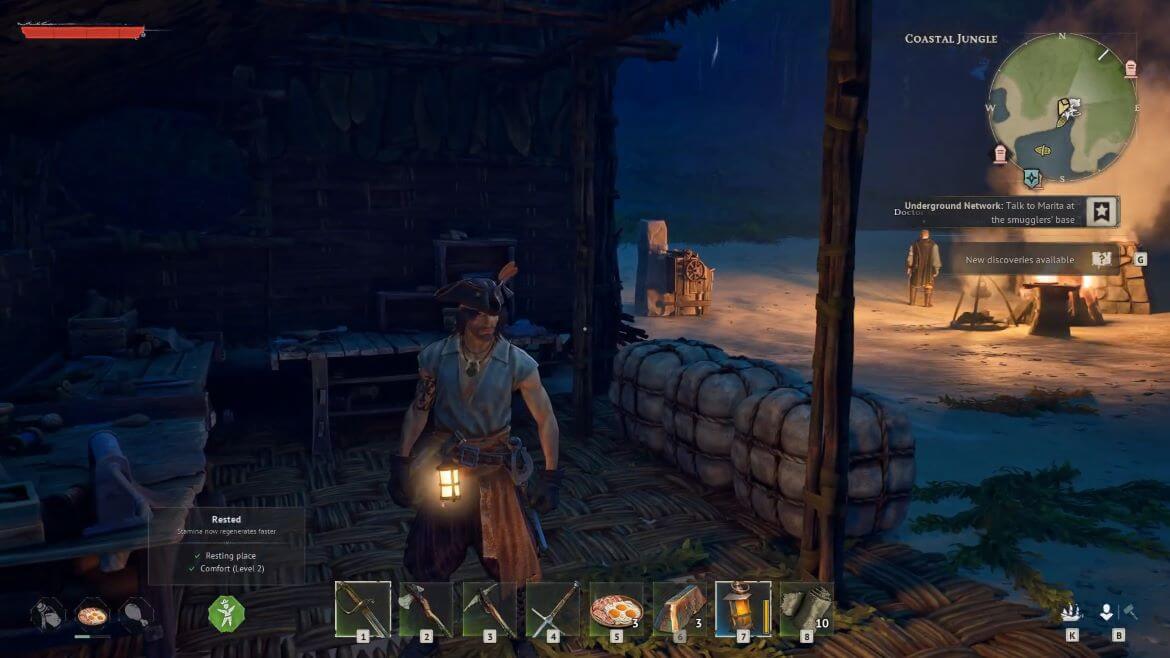
Task: Click the bottle drink slot icon
Action: (x=47, y=614)
